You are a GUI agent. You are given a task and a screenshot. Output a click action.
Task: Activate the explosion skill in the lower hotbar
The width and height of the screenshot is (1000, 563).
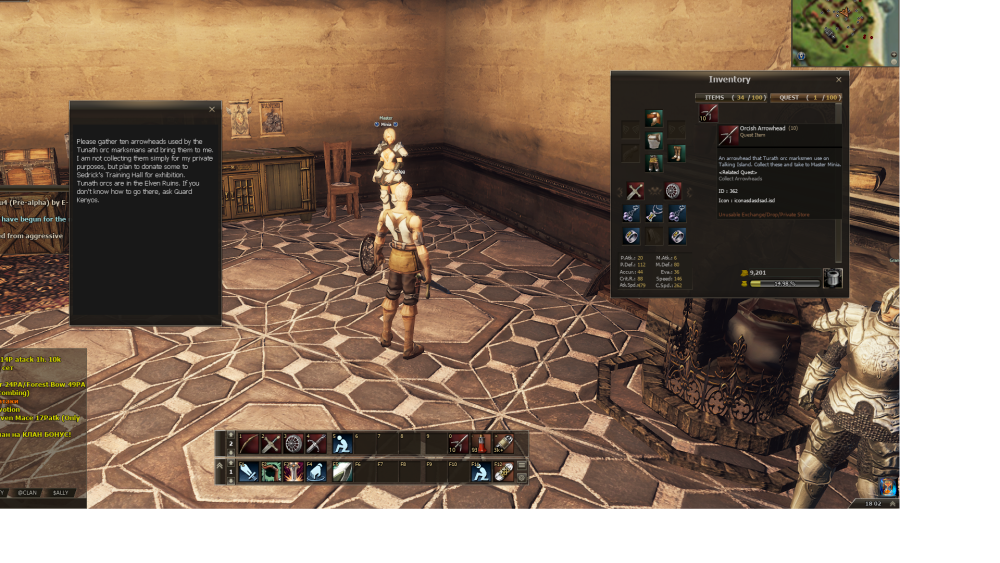pyautogui.click(x=293, y=471)
